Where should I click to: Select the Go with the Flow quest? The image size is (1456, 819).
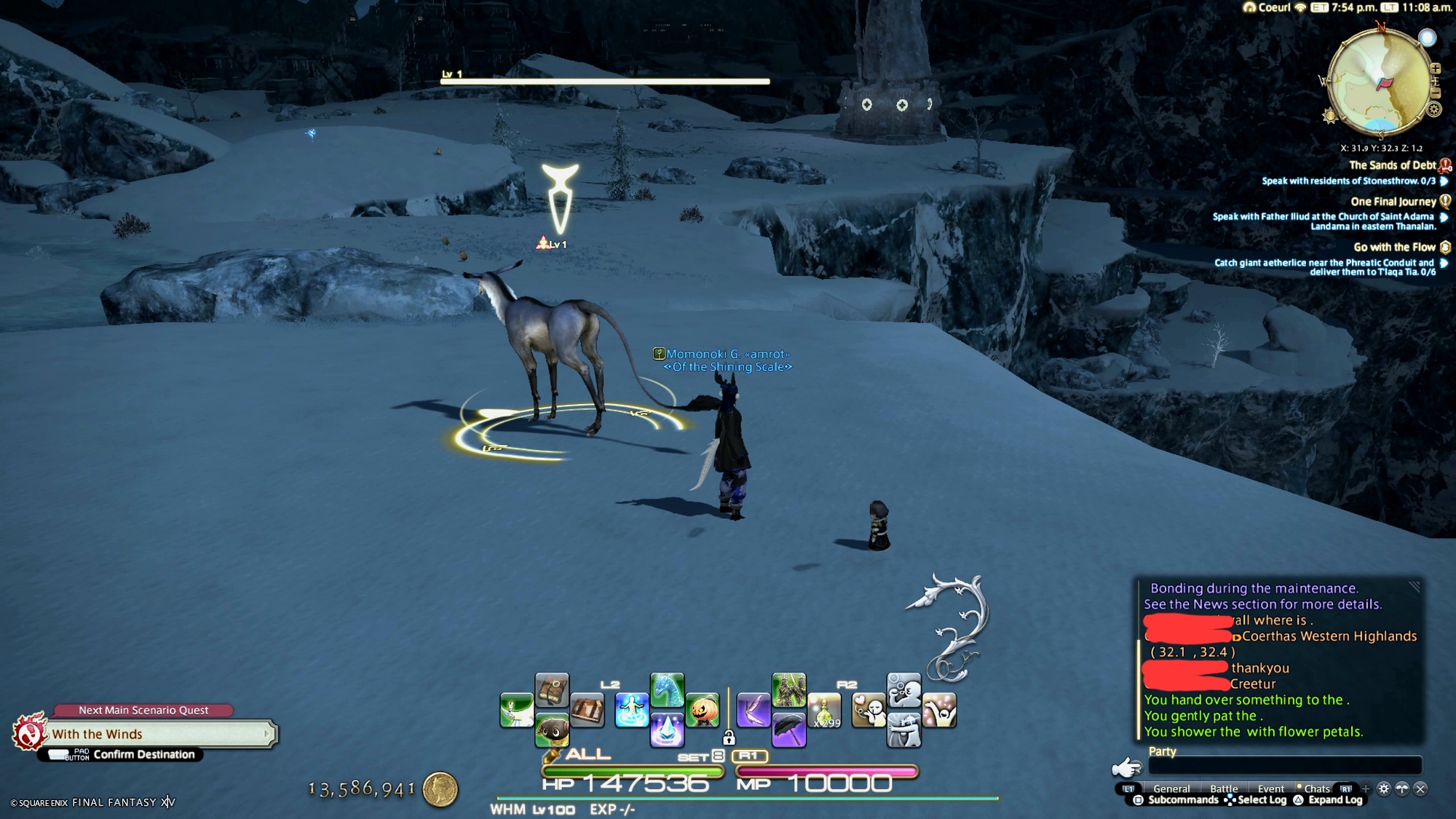[1394, 248]
